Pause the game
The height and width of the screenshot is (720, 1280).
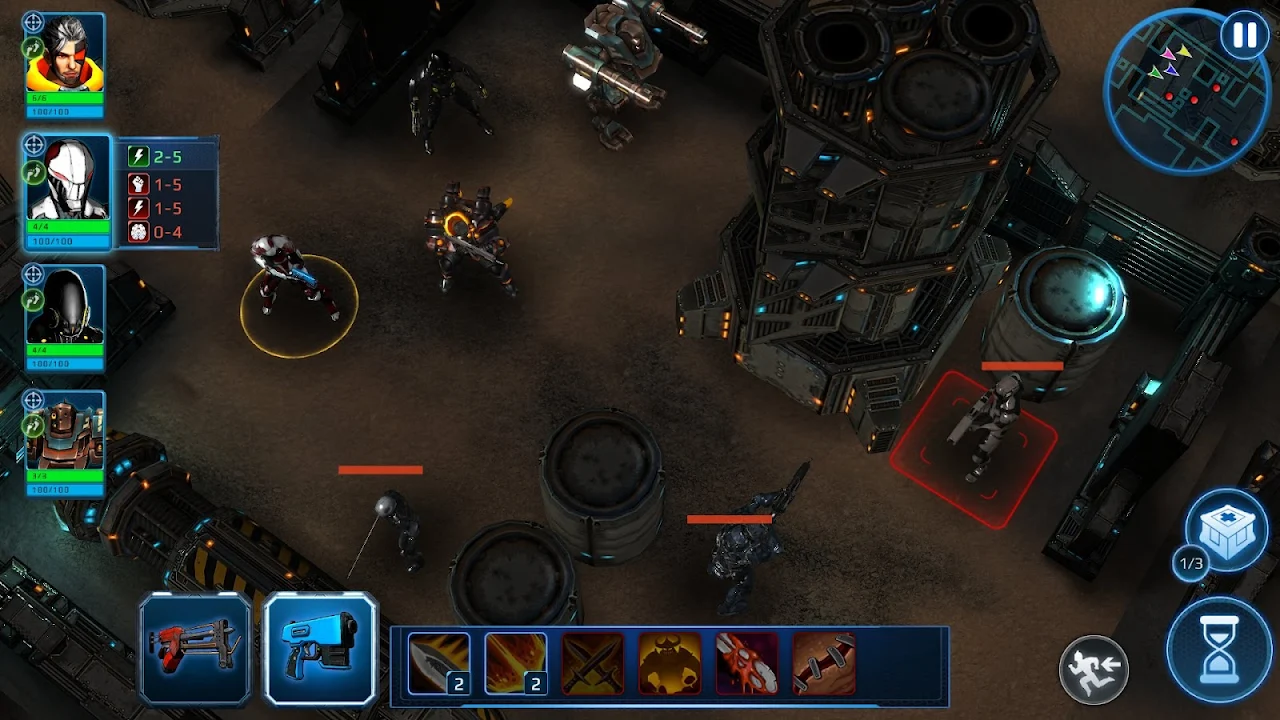click(1244, 36)
